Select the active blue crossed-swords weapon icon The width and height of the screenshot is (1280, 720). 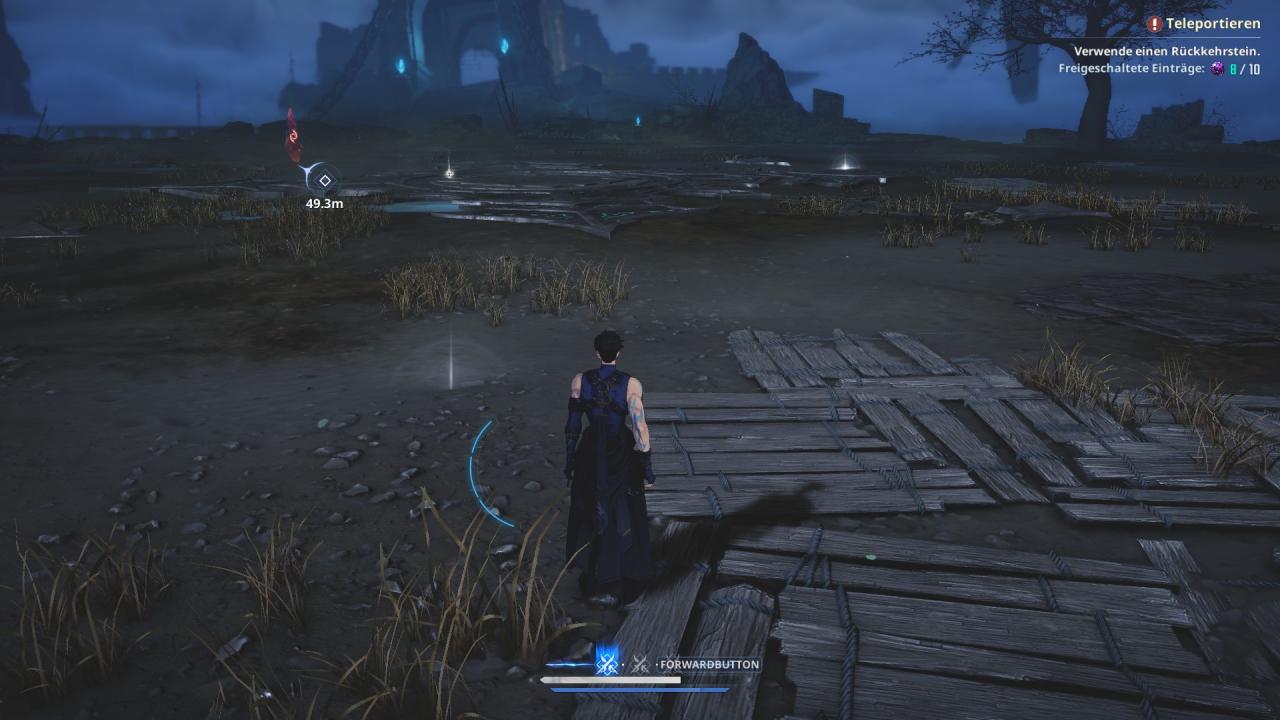pos(606,663)
